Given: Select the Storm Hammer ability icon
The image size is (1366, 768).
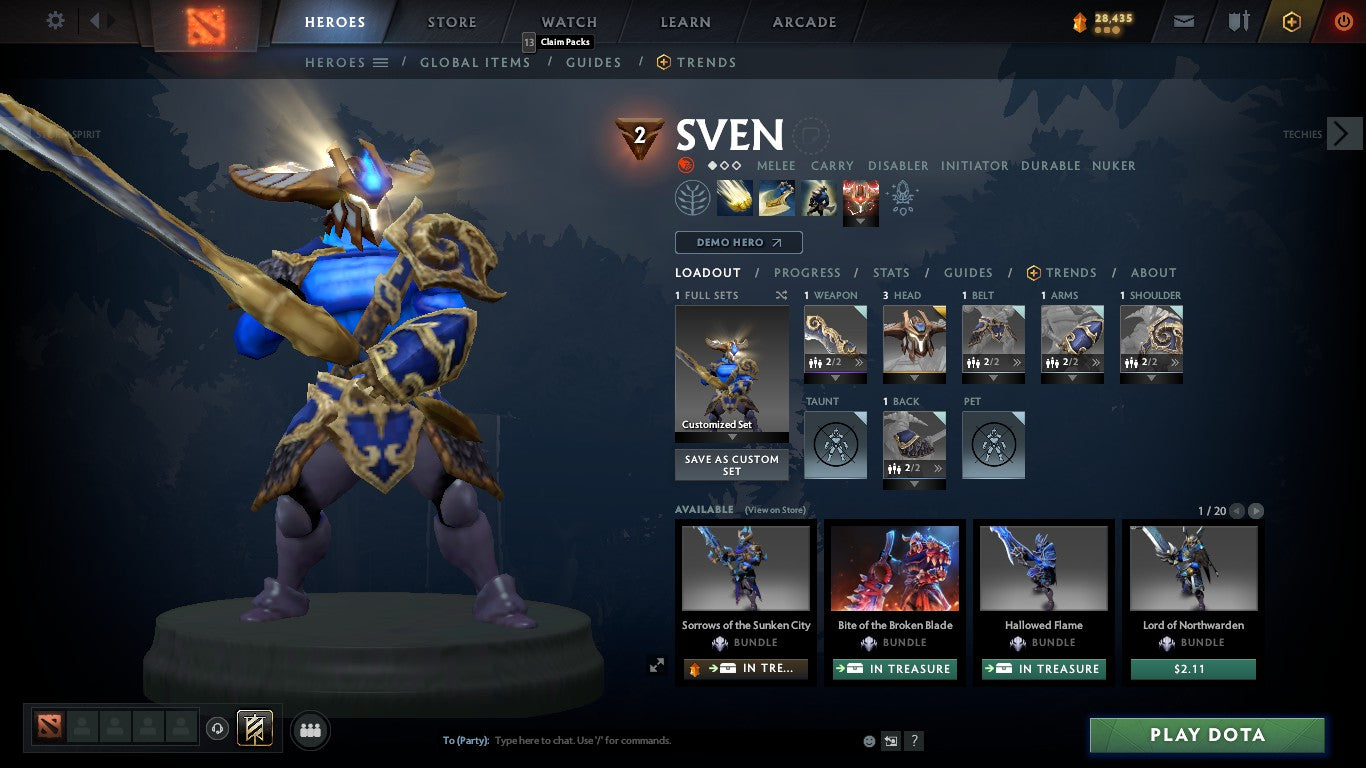Looking at the screenshot, I should point(733,196).
